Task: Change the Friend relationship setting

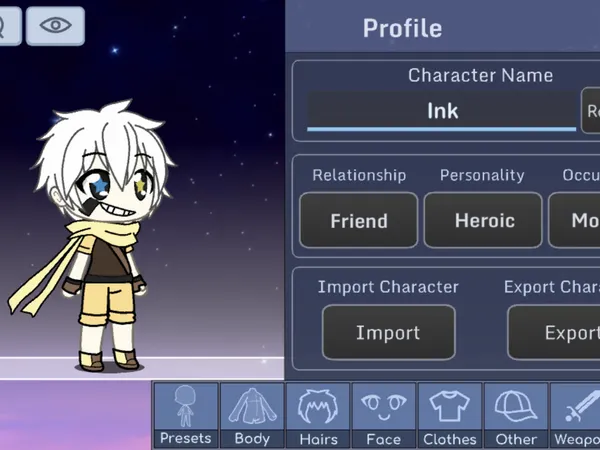Action: (359, 220)
